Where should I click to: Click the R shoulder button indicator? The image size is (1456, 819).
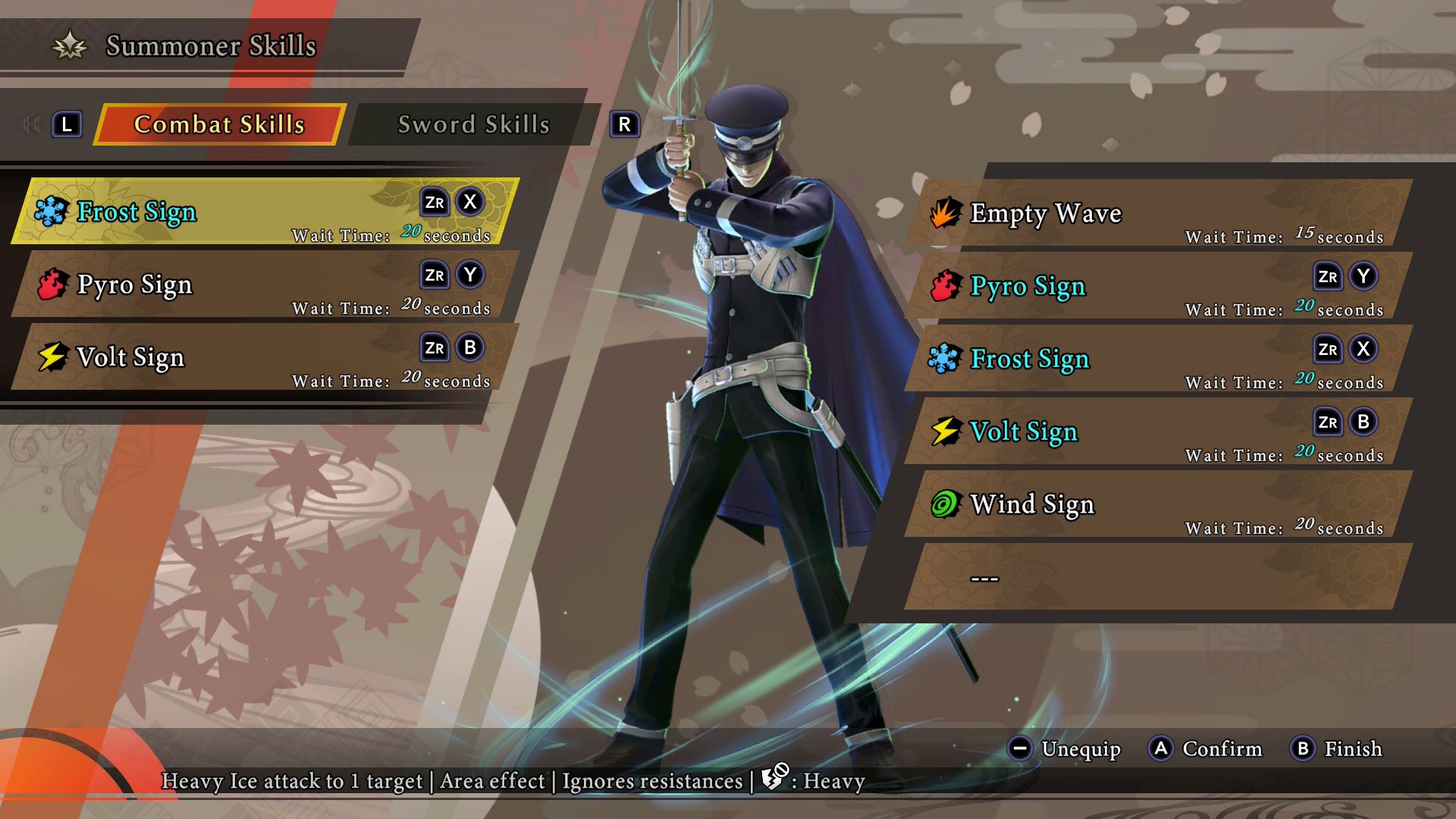point(624,124)
